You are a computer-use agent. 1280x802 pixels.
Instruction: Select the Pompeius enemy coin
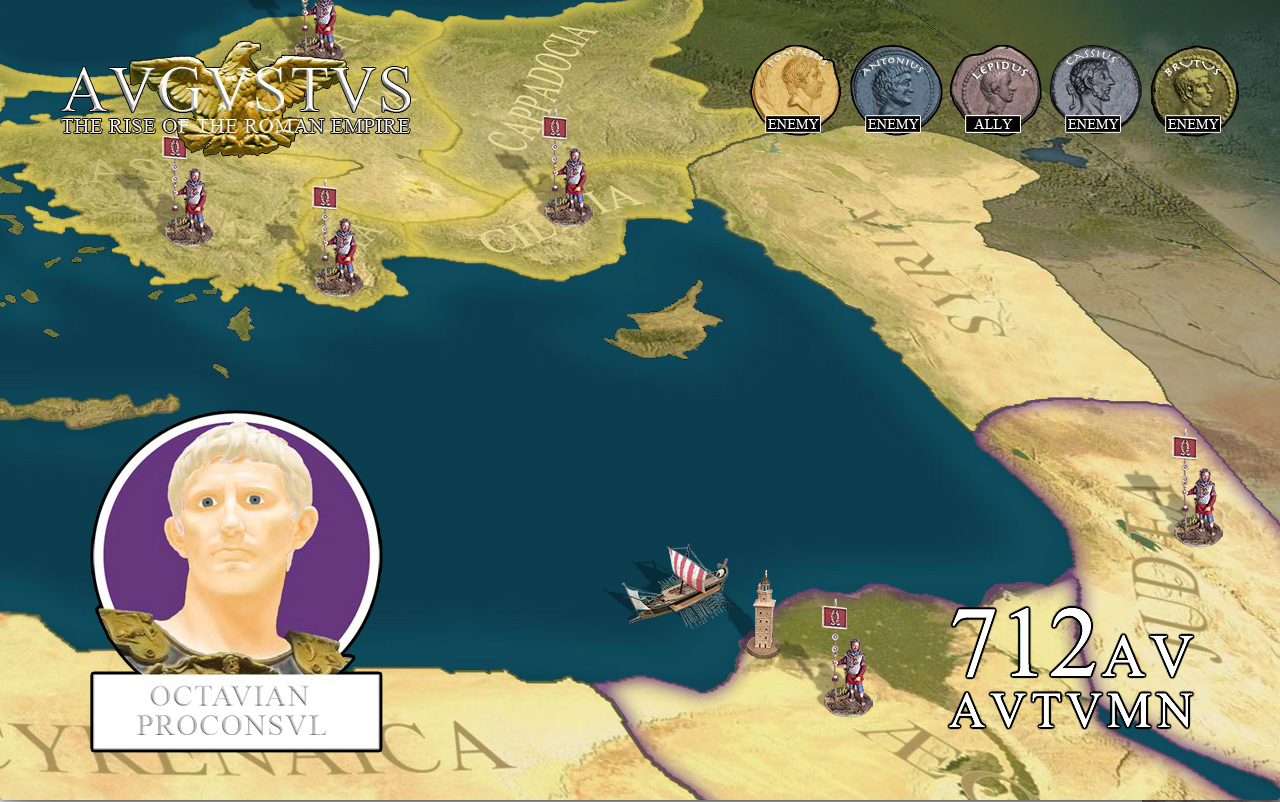click(x=794, y=86)
